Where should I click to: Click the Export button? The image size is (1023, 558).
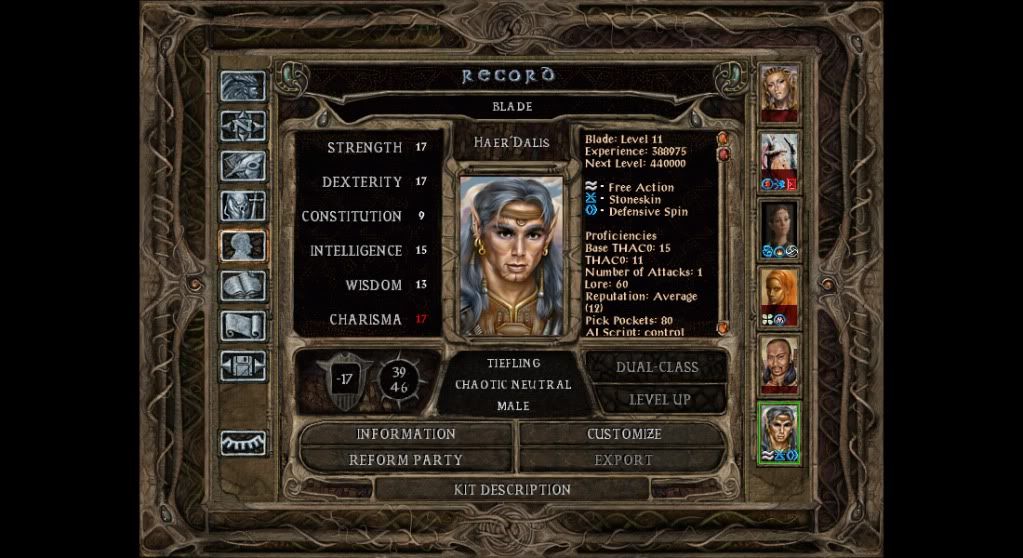[624, 460]
